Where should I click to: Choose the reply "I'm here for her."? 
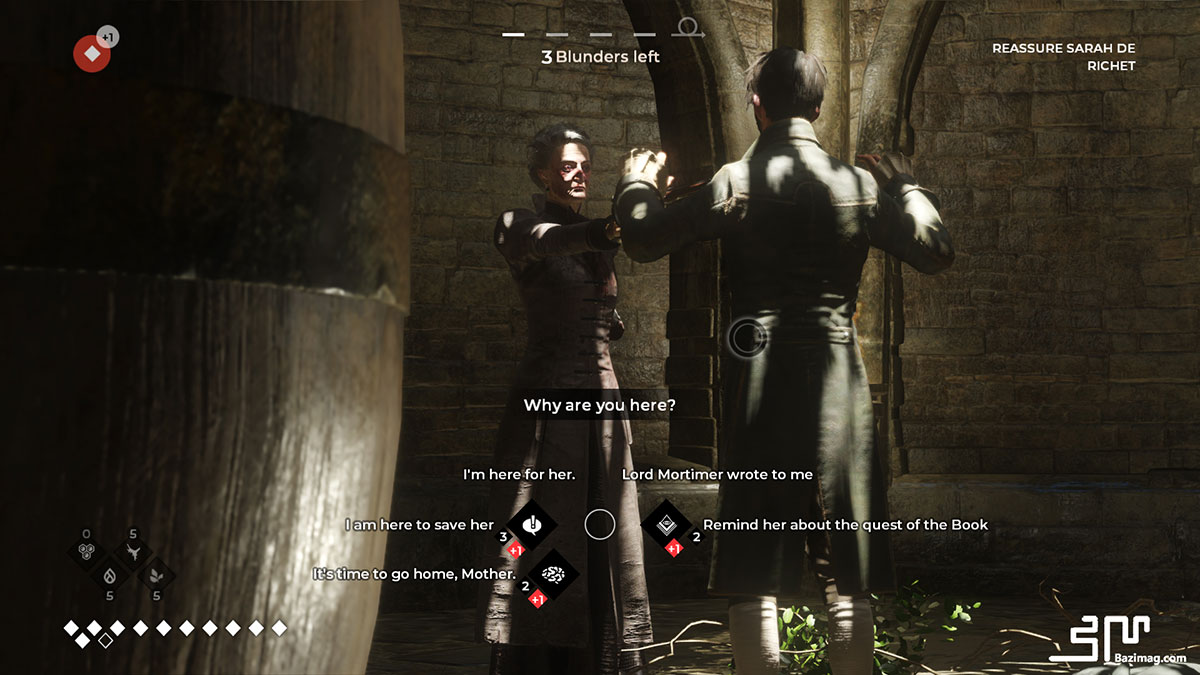(519, 474)
